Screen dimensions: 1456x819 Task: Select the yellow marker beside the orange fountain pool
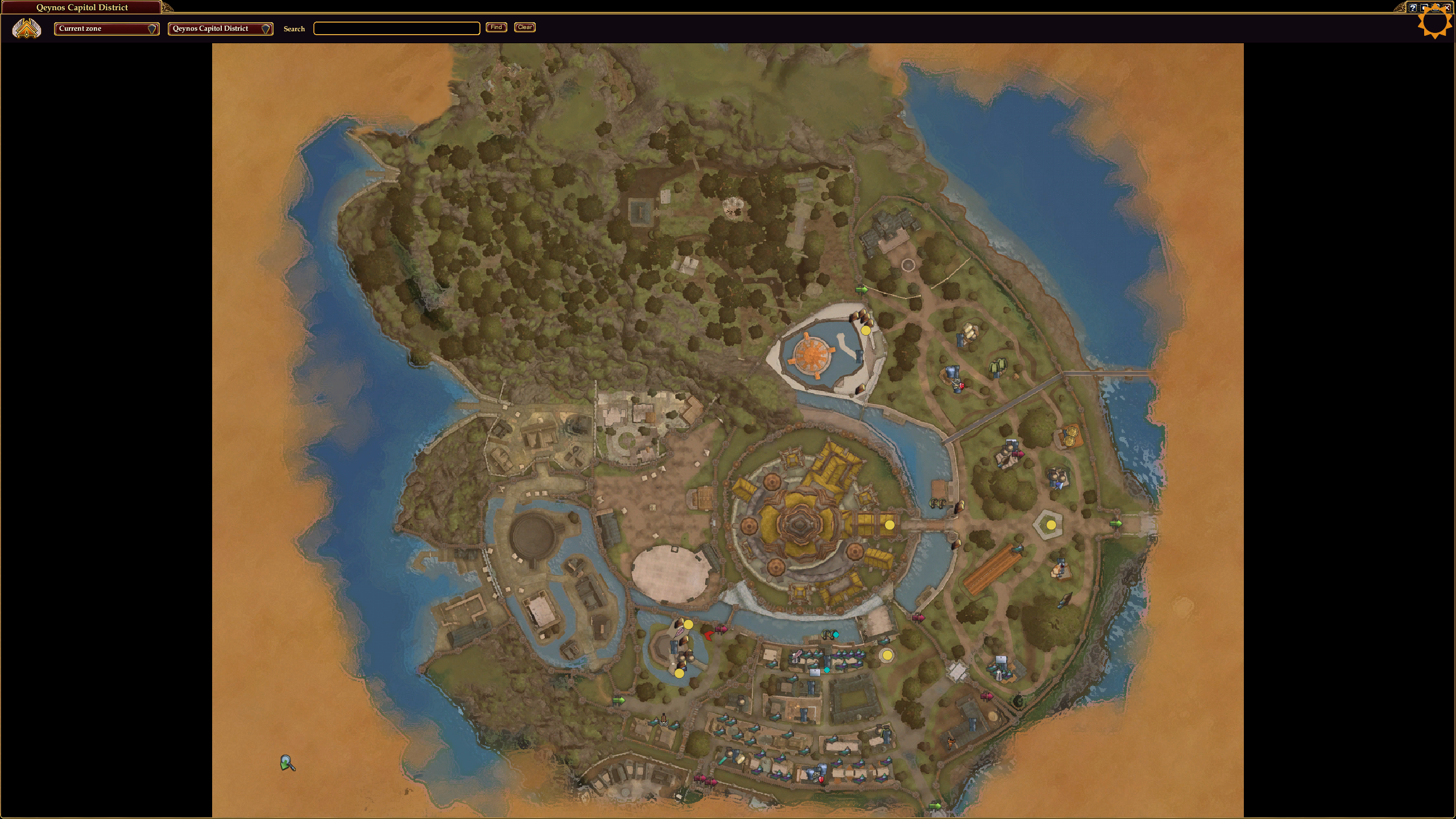point(866,330)
